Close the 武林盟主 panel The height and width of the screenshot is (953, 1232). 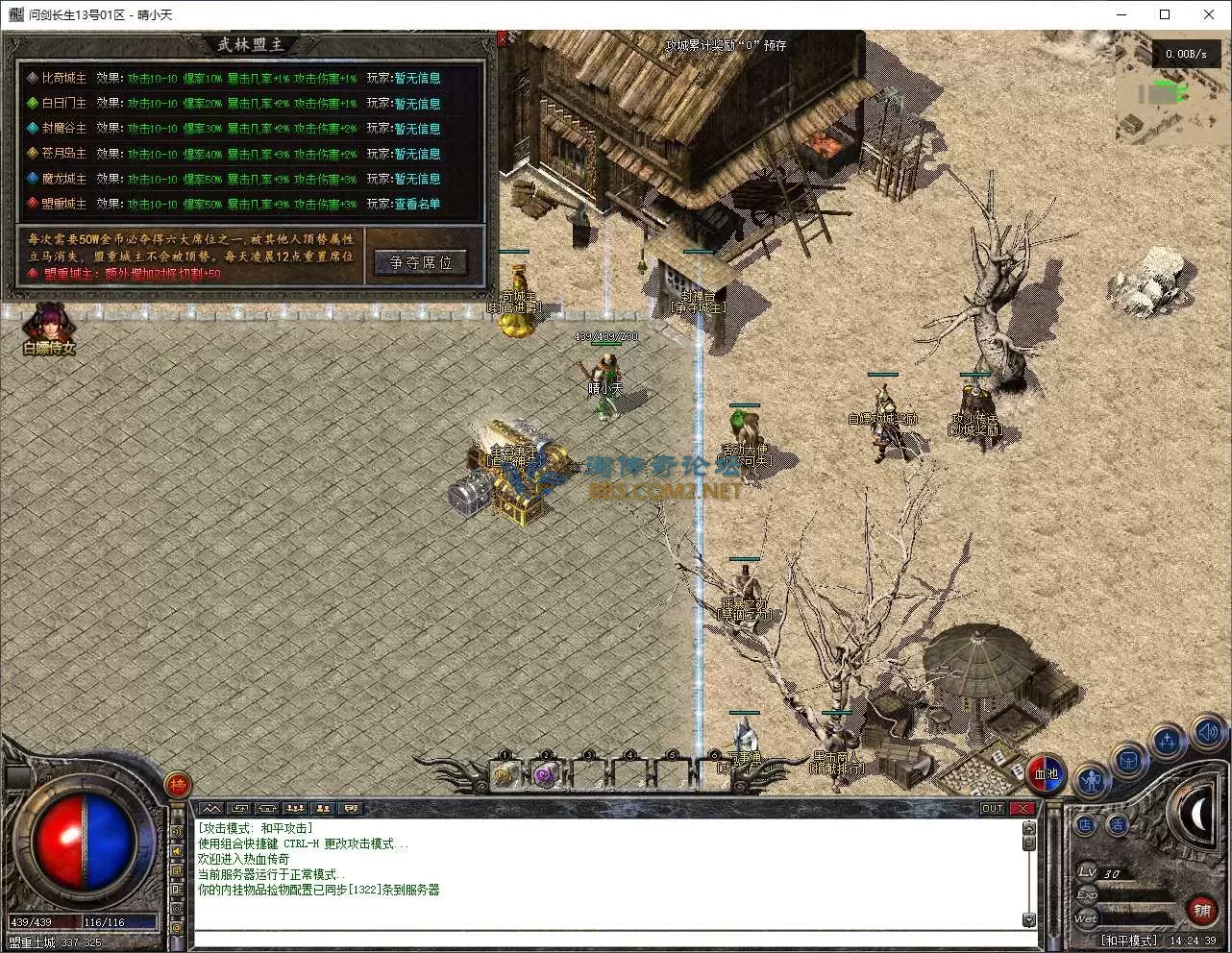tap(503, 38)
